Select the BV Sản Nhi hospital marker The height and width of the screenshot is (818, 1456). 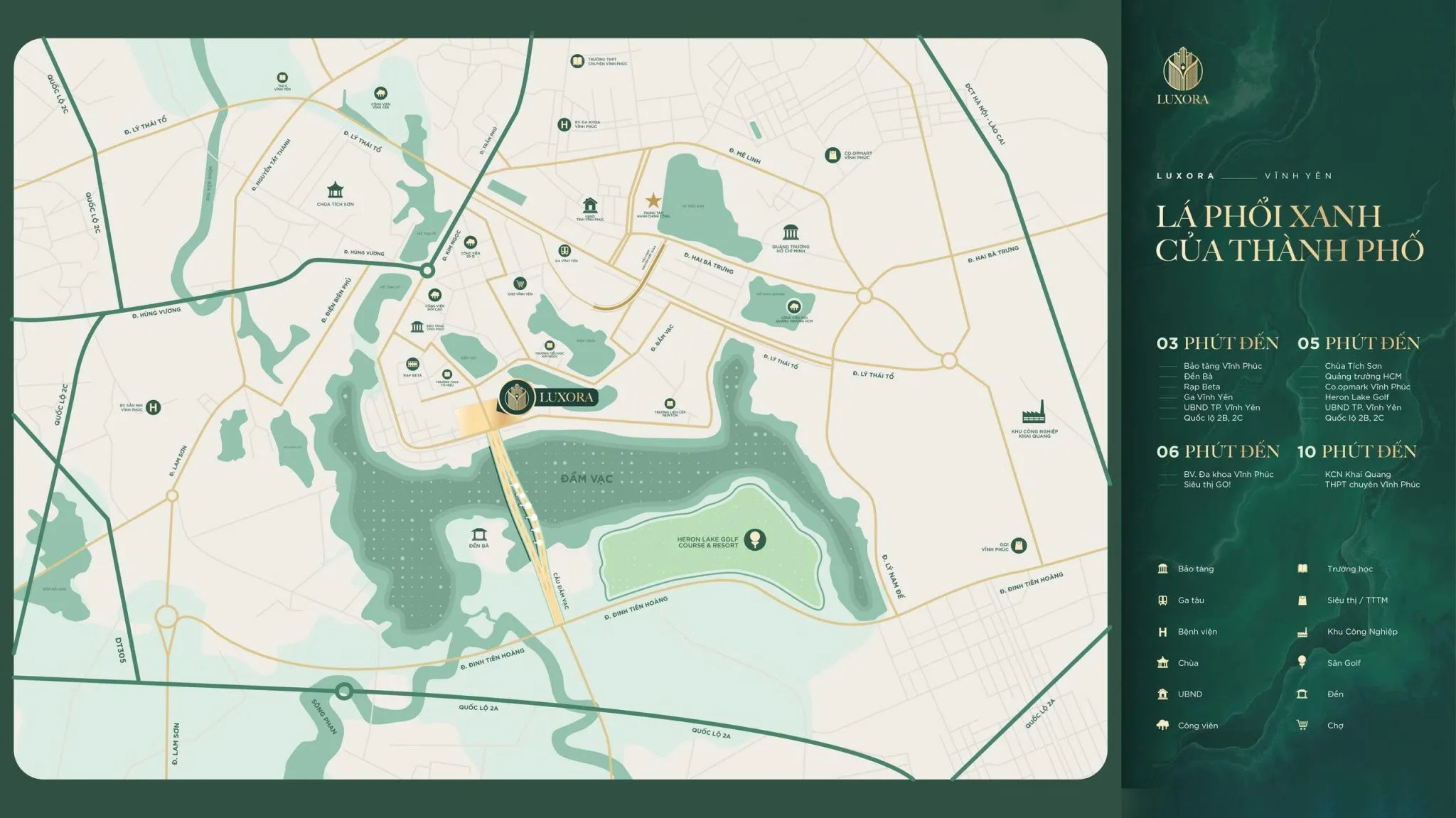click(153, 407)
